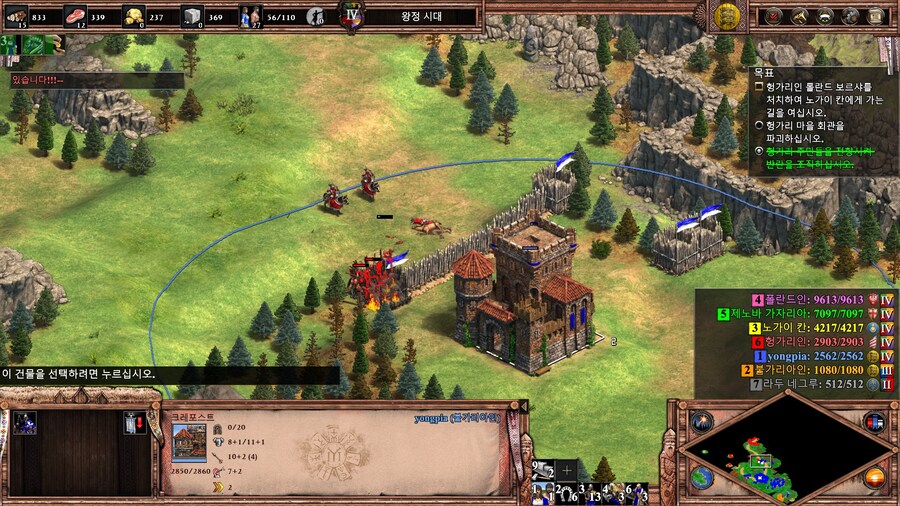
Task: Train the unit in the first command slot
Action: click(x=24, y=423)
